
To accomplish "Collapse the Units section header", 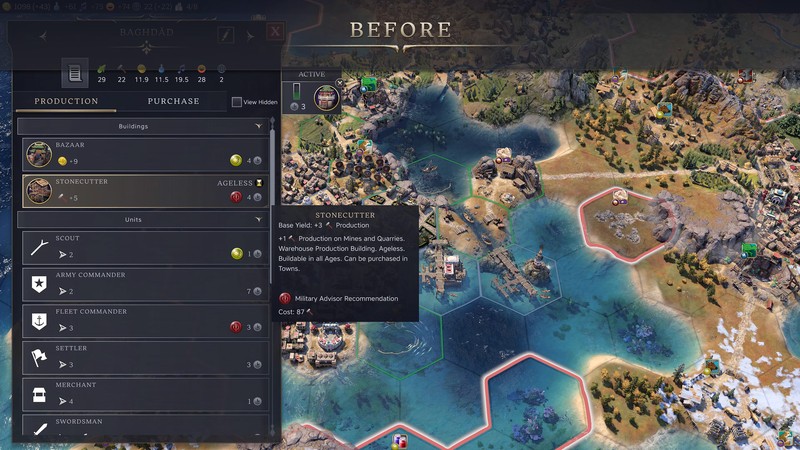I will click(x=258, y=219).
